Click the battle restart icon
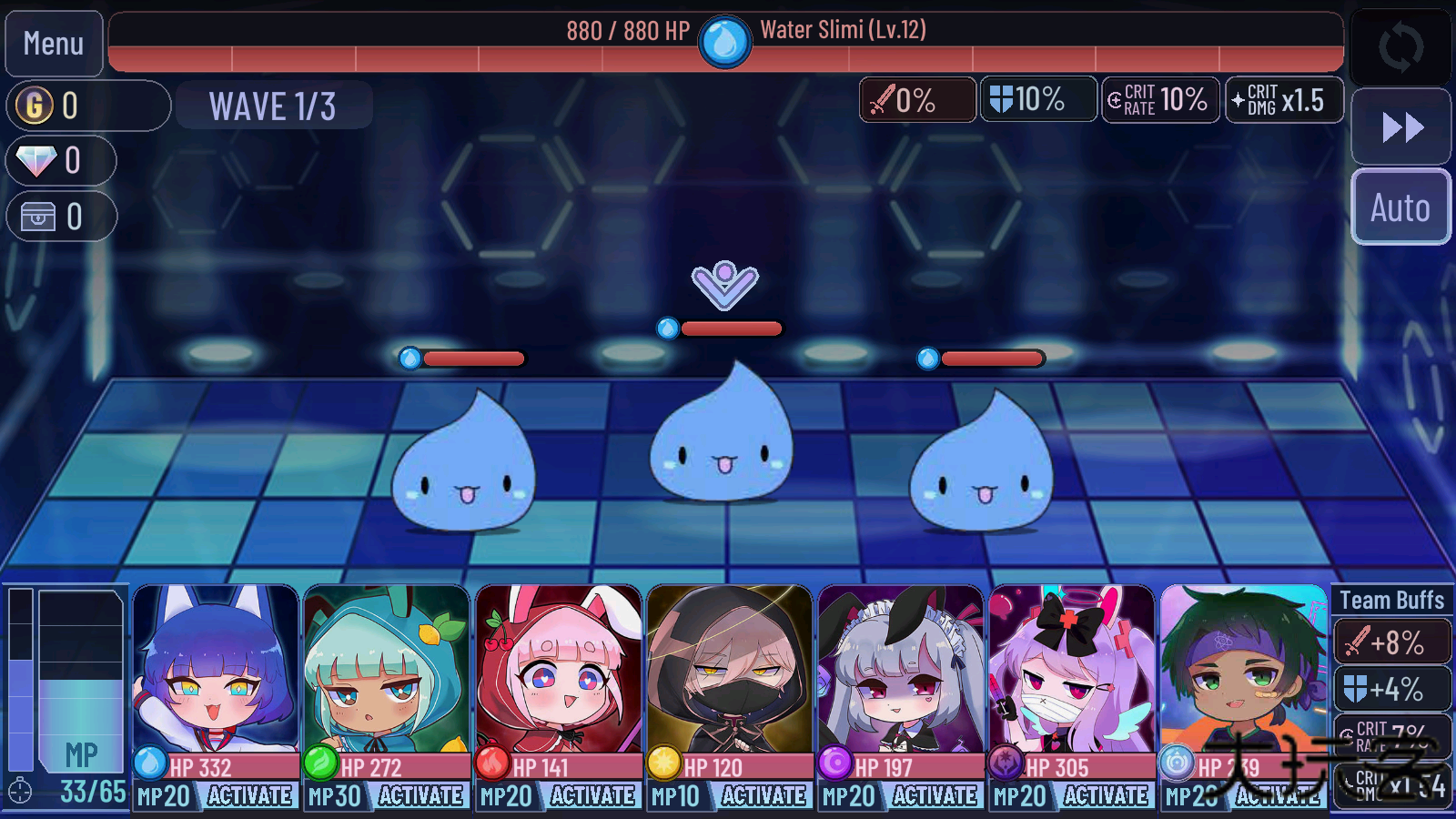The image size is (1456, 819). tap(1400, 47)
